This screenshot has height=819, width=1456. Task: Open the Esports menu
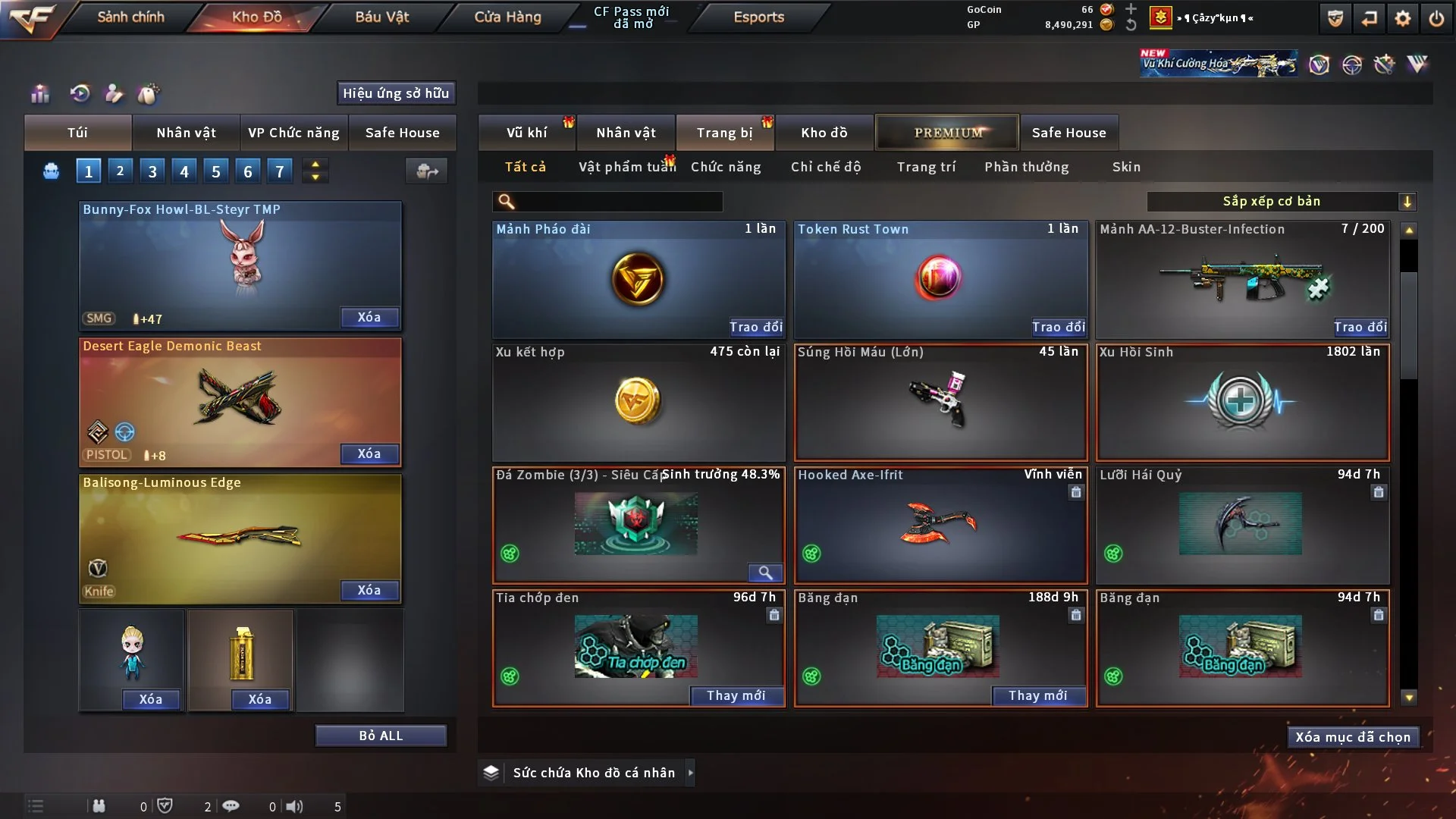pos(758,17)
